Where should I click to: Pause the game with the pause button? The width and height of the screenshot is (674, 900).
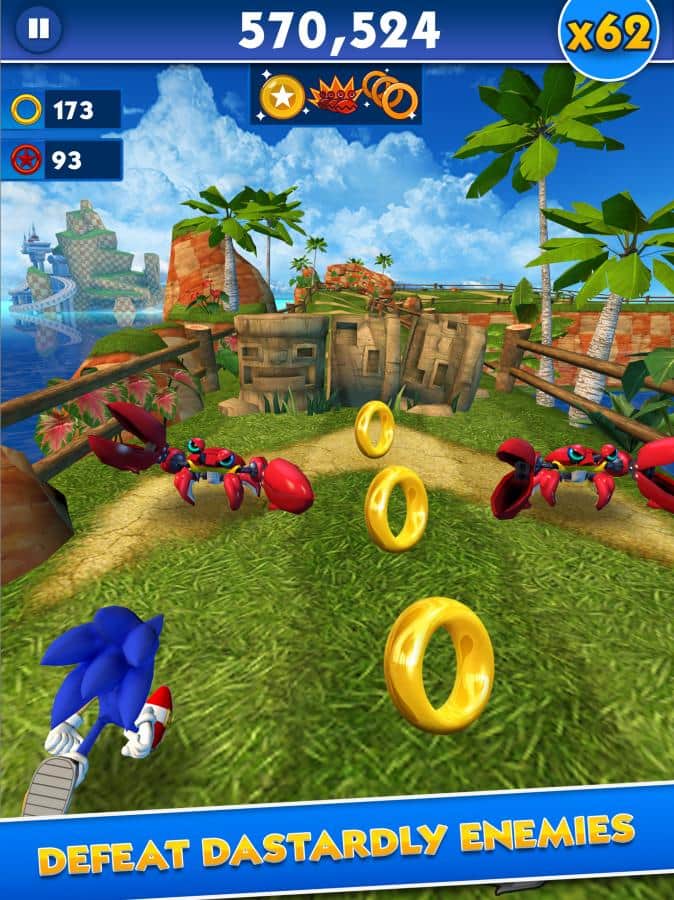coord(38,29)
